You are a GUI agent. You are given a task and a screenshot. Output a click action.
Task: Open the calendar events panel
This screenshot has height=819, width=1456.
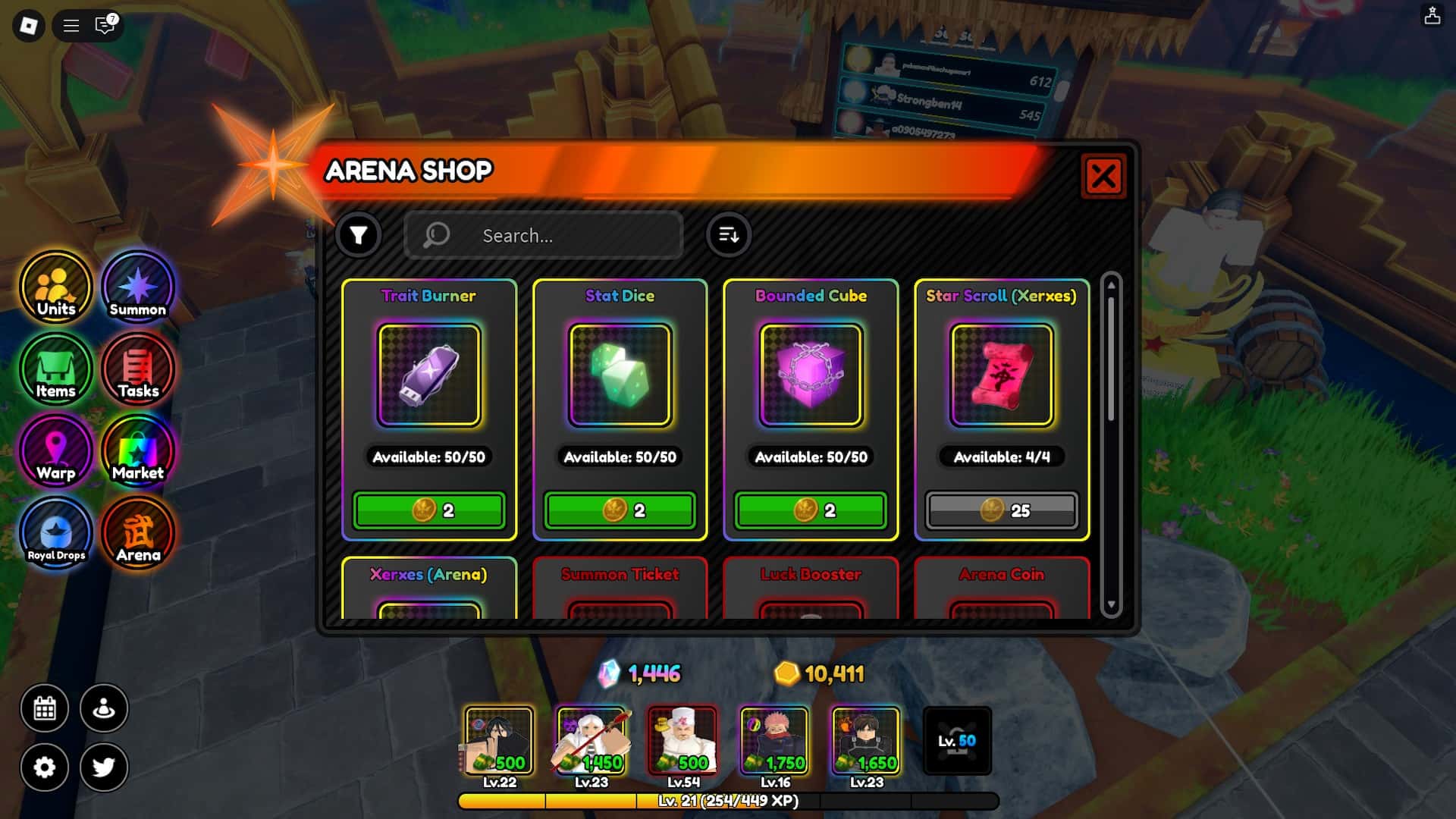(45, 708)
